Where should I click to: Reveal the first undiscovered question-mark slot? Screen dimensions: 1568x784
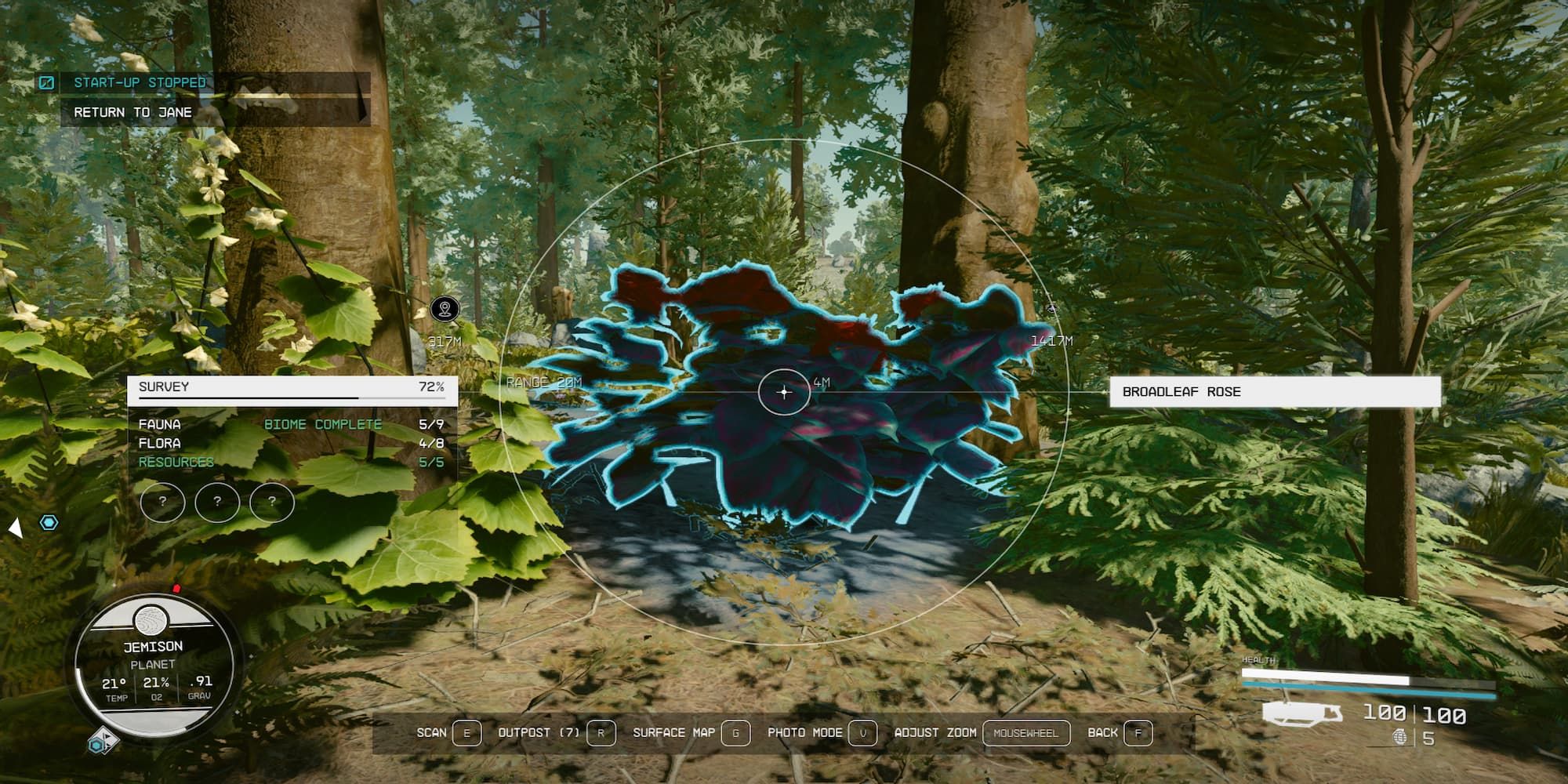point(163,503)
